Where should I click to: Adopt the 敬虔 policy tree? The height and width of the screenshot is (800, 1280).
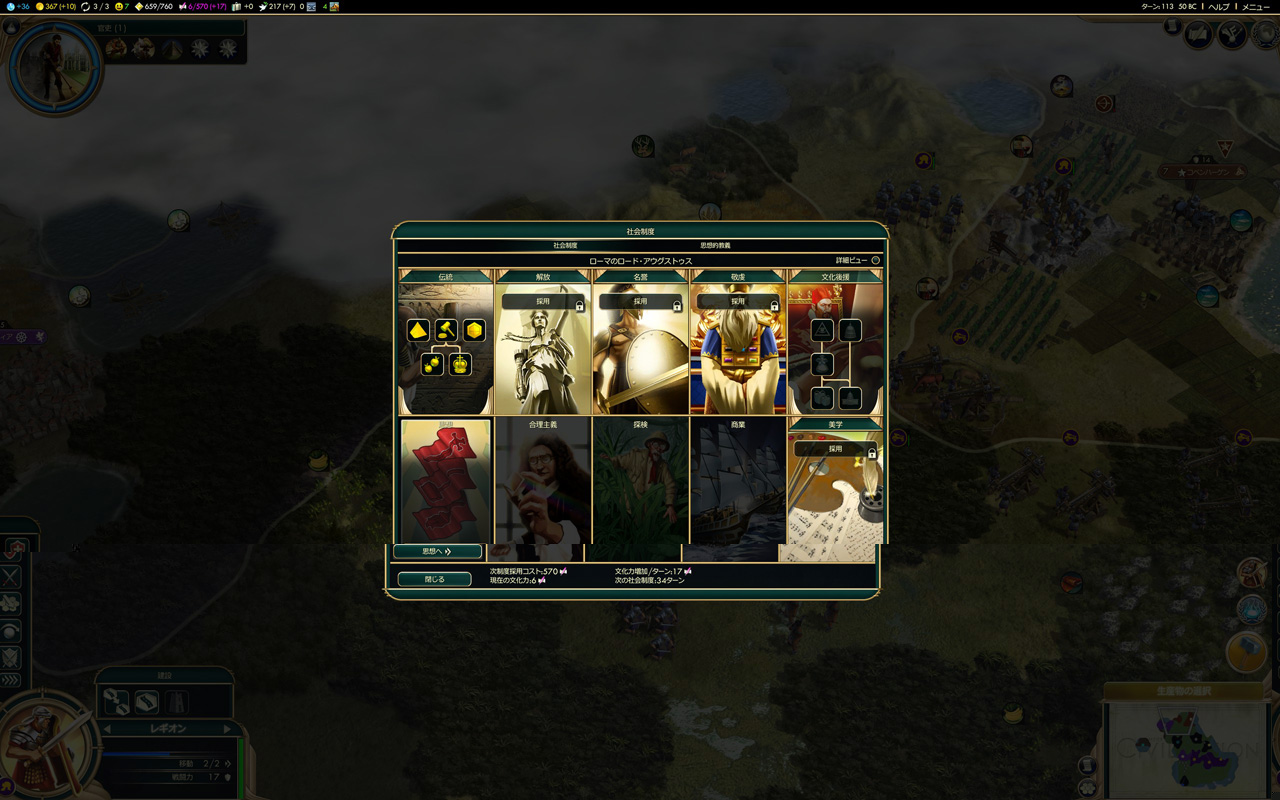tap(738, 301)
